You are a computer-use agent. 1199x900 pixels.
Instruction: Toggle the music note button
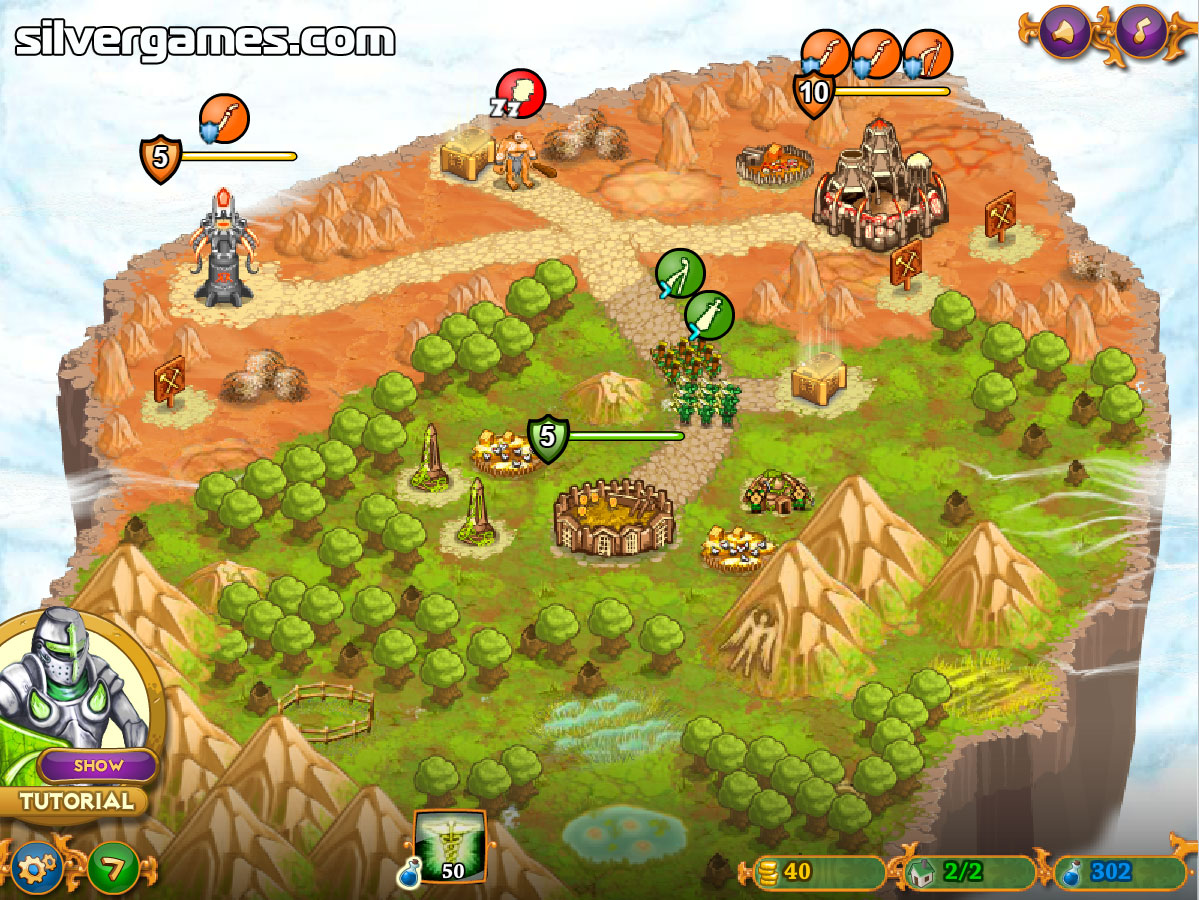(1142, 33)
